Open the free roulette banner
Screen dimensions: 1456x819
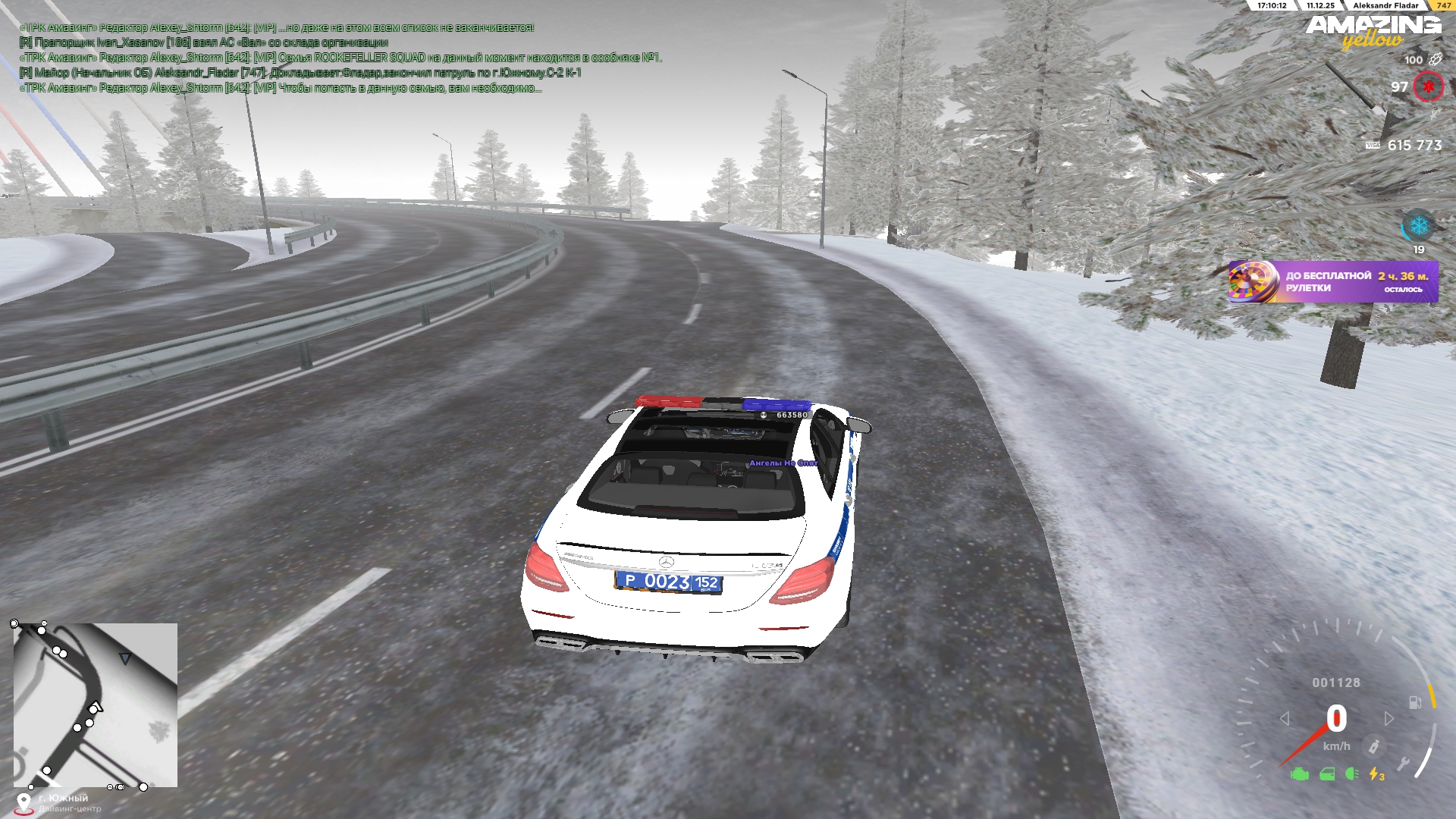(x=1333, y=282)
